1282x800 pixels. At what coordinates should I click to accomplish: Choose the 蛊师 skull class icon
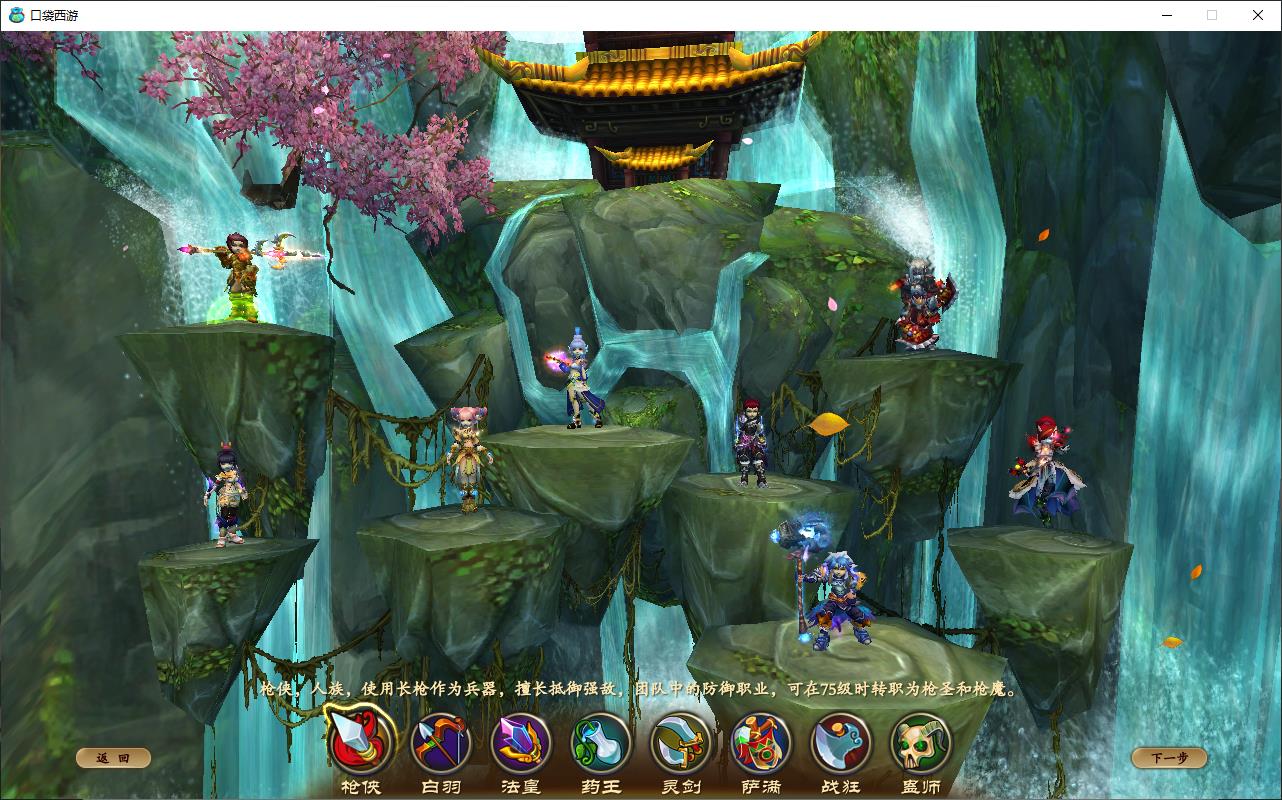point(921,743)
